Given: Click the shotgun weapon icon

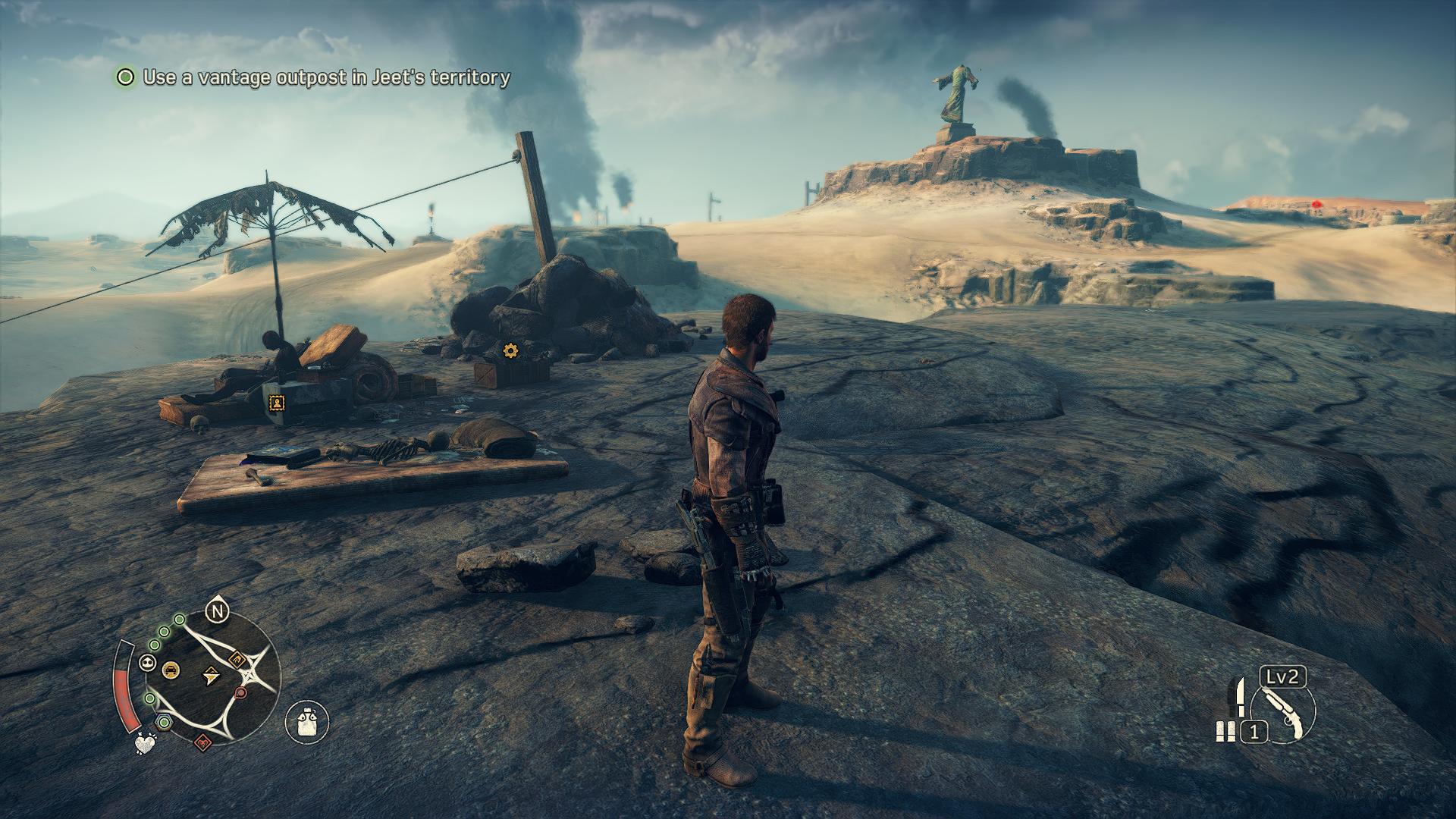Looking at the screenshot, I should pyautogui.click(x=1284, y=713).
